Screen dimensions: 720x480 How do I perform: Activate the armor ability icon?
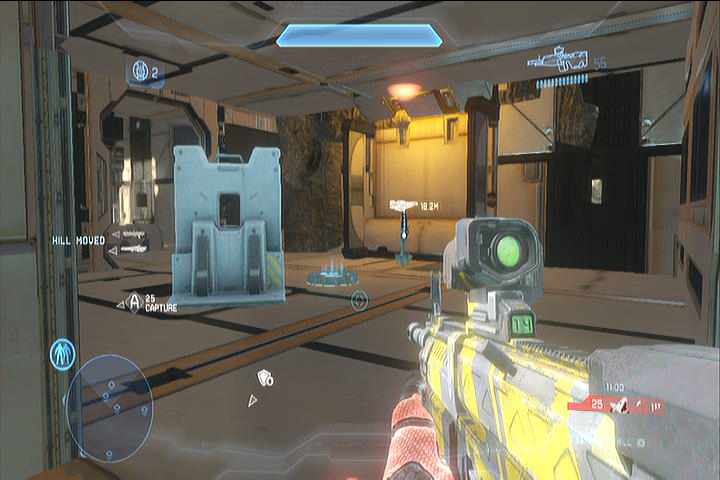point(62,354)
